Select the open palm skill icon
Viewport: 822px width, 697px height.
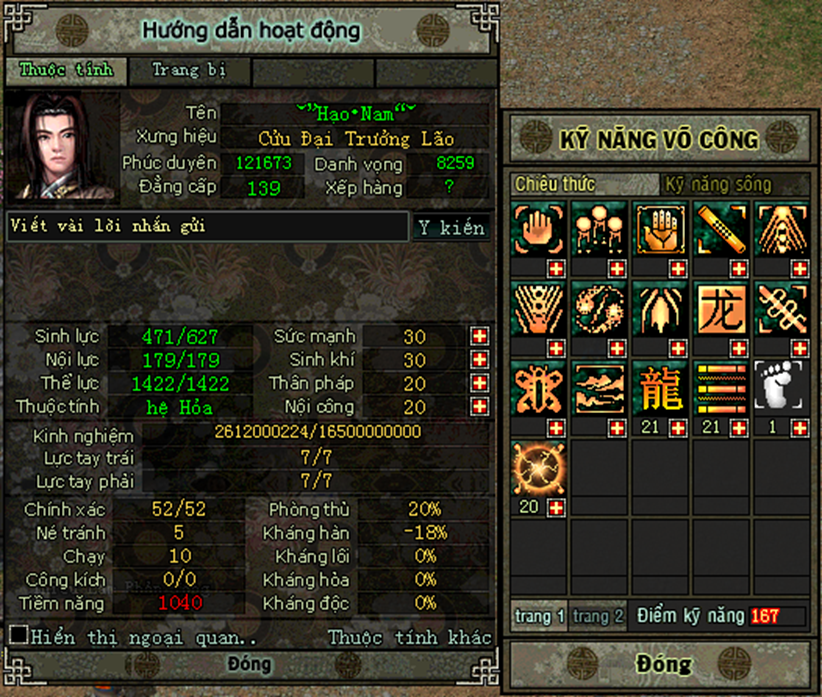click(660, 229)
